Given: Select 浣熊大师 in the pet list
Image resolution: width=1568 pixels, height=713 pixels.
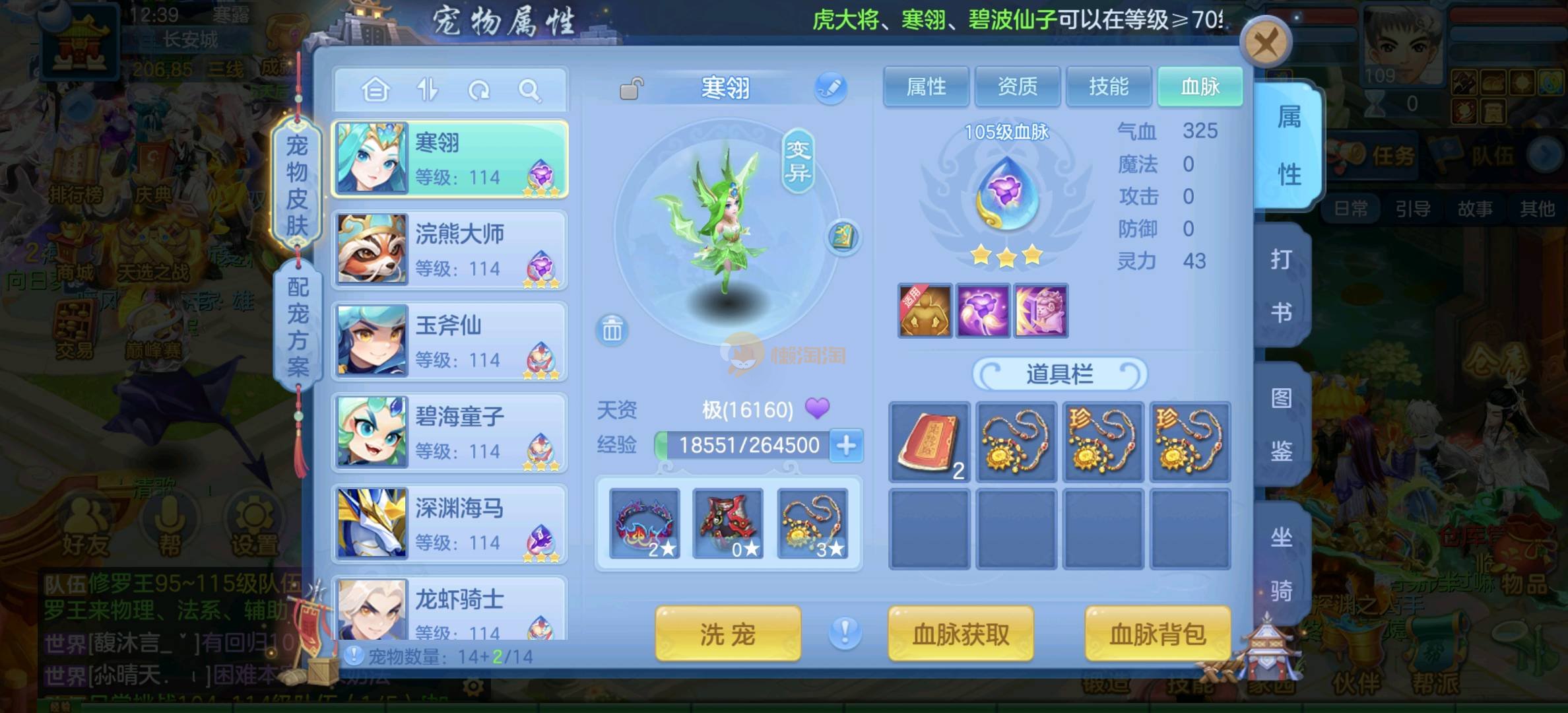Looking at the screenshot, I should 450,250.
